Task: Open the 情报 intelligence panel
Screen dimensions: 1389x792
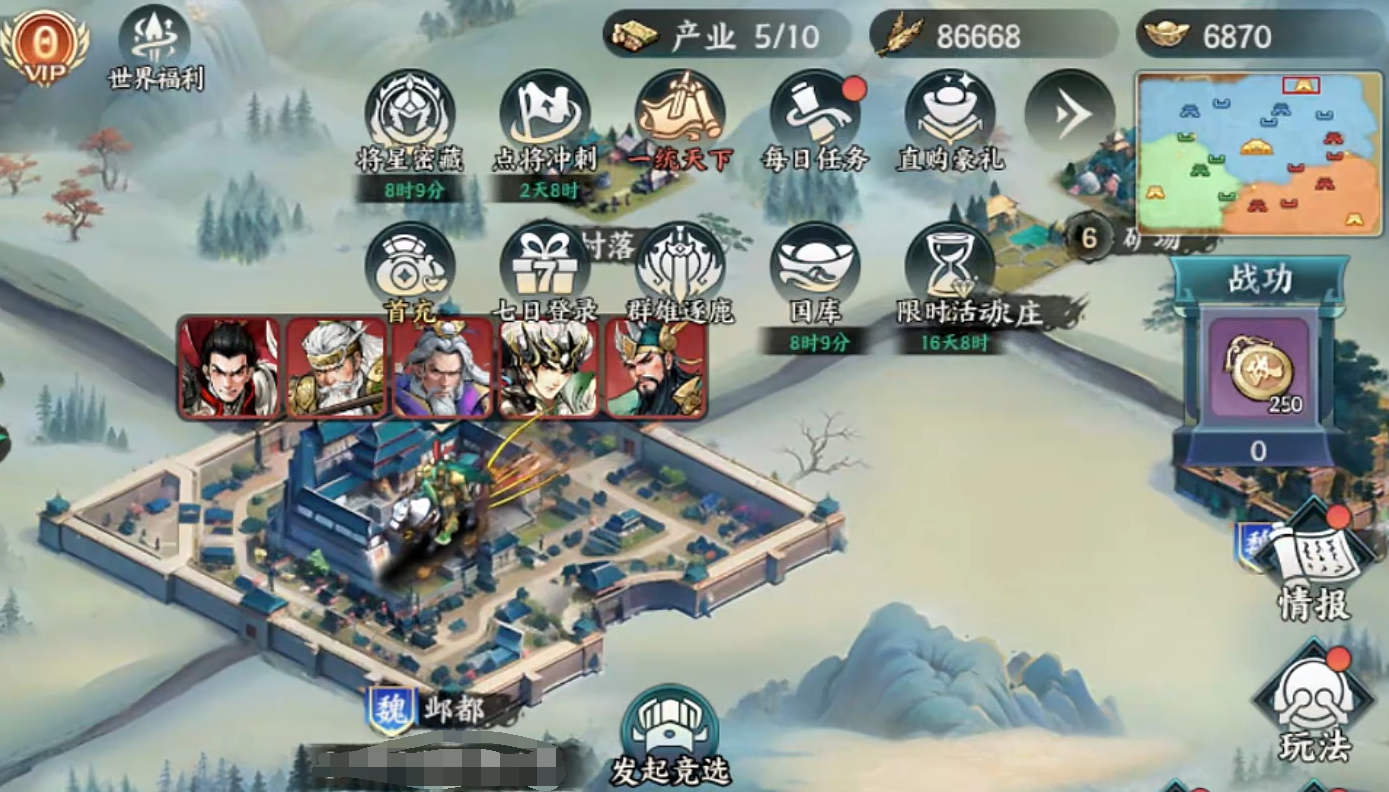Action: click(x=1314, y=560)
